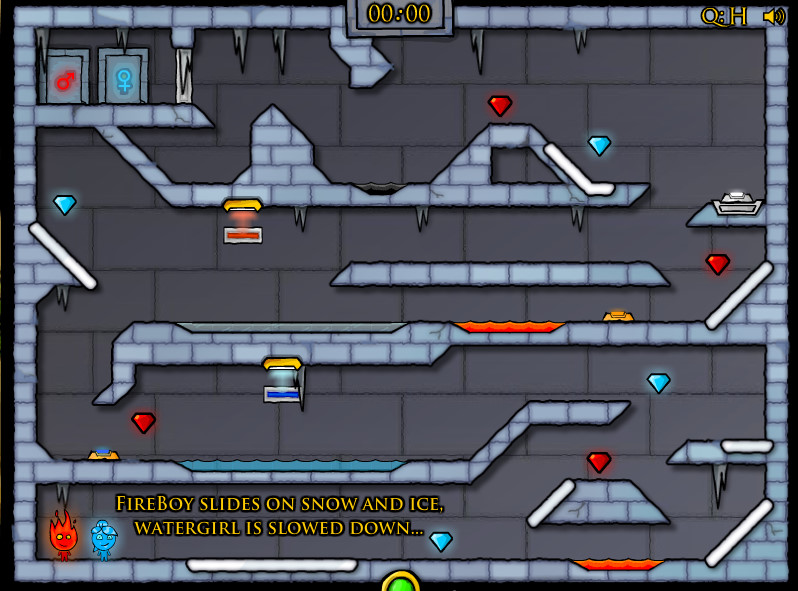Toggle the Q: H graphics quality setting
Screen dimensions: 798x591
(724, 16)
